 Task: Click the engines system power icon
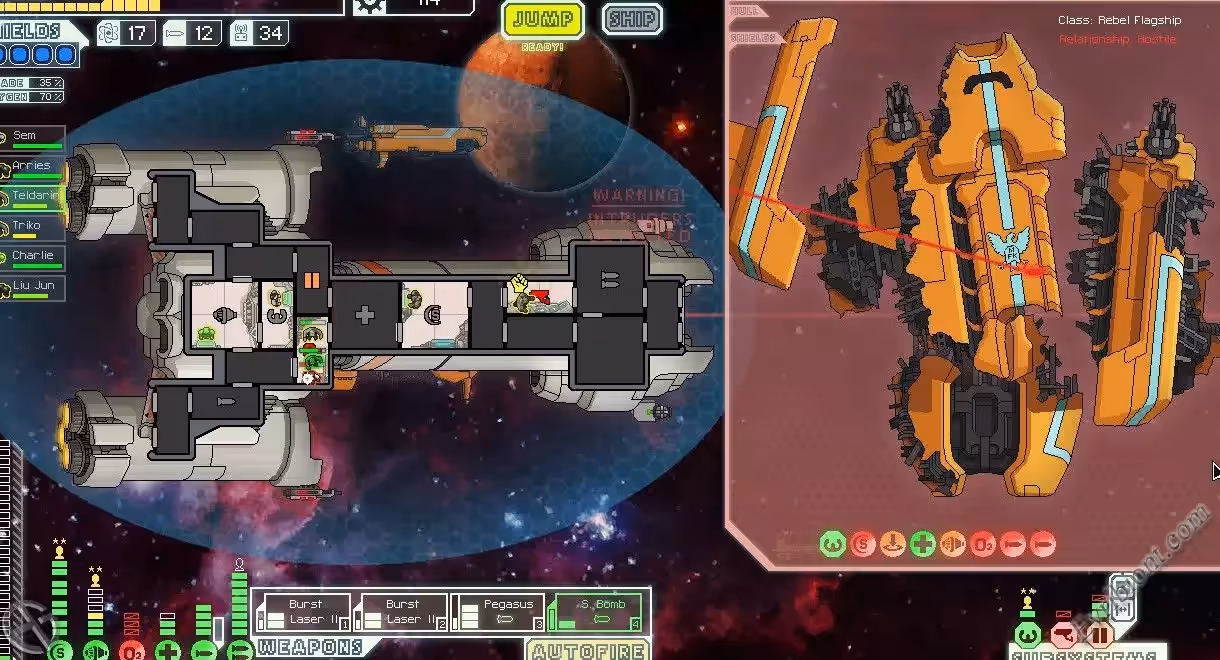click(96, 650)
